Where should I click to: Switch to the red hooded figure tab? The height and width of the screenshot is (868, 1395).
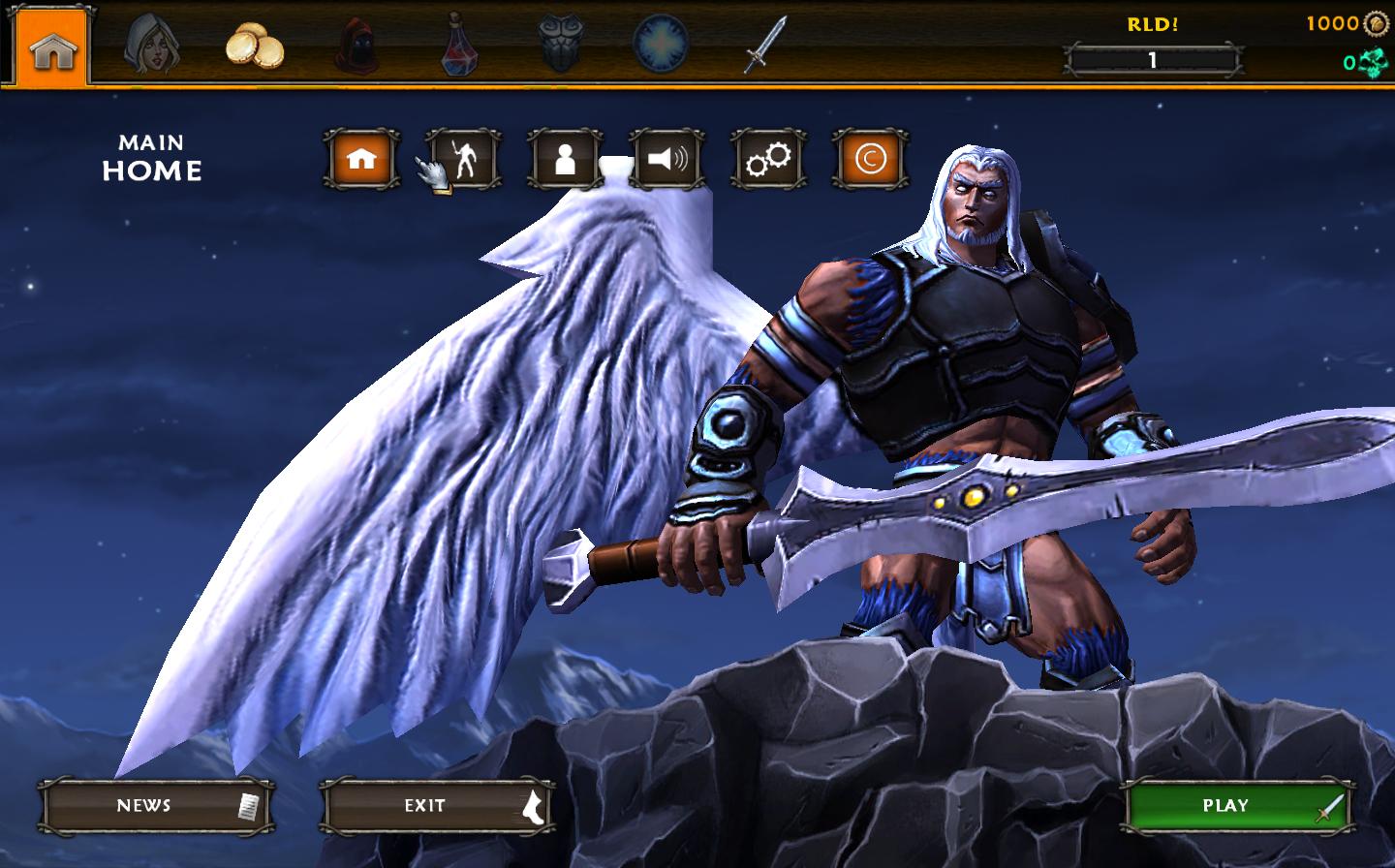356,46
